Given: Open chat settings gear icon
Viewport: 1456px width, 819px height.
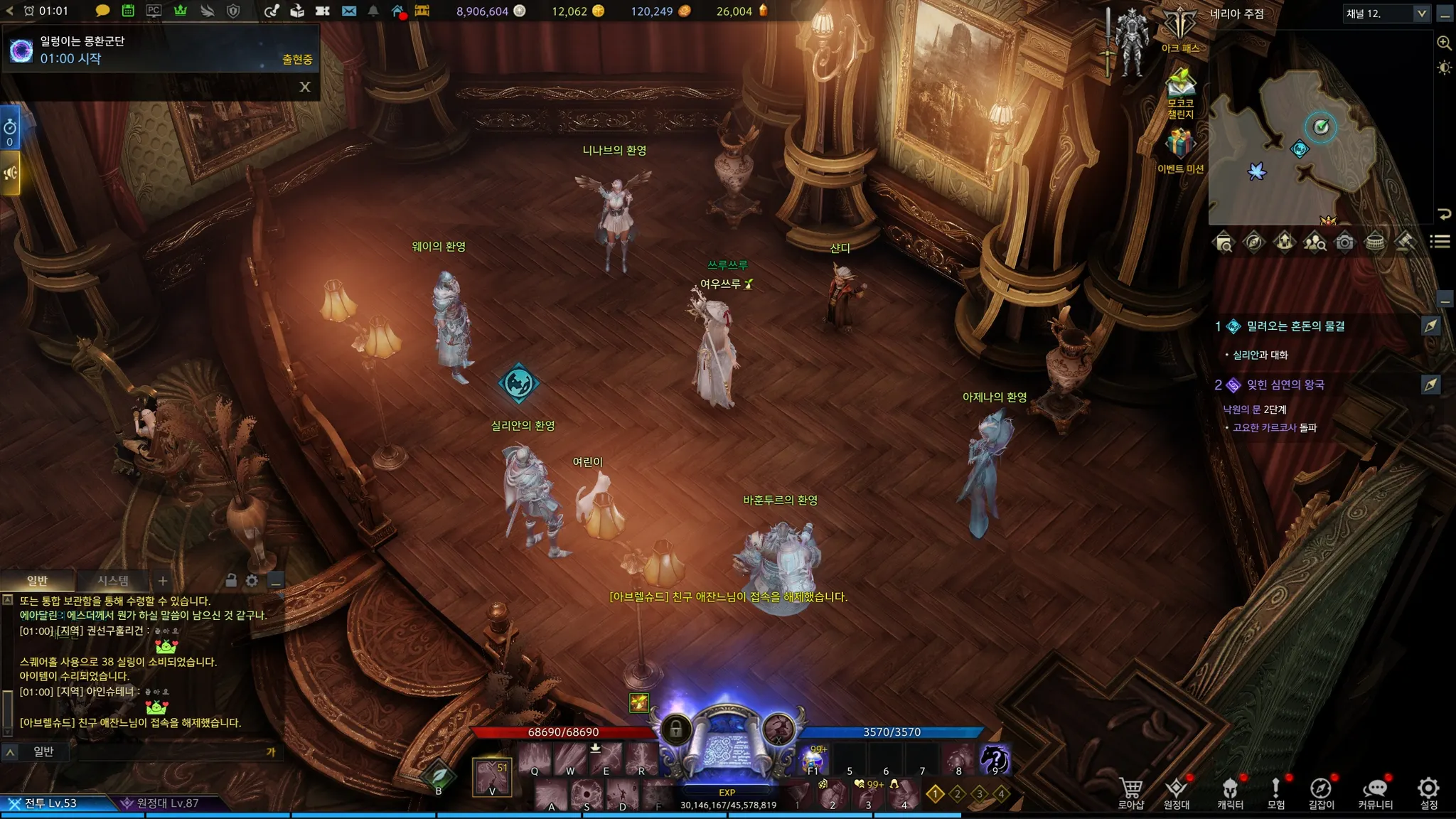Looking at the screenshot, I should (x=252, y=581).
